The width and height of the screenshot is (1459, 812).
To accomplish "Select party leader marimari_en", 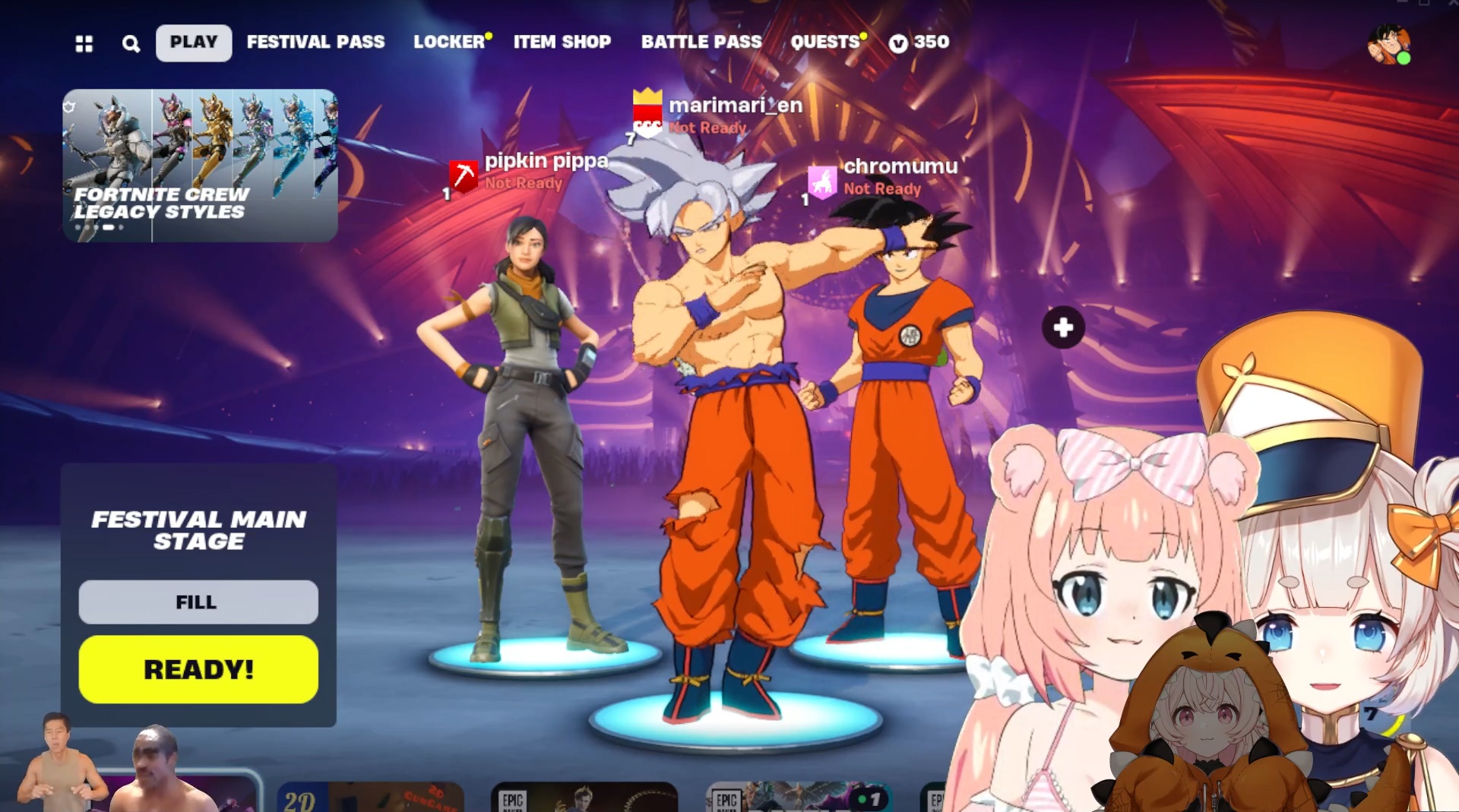I will (x=735, y=106).
